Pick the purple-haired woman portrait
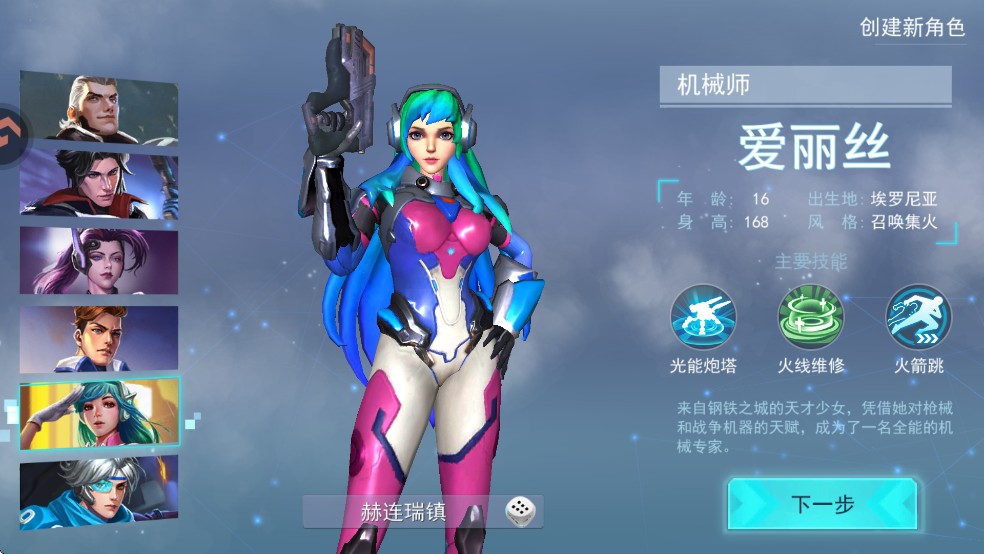The width and height of the screenshot is (984, 554). pyautogui.click(x=99, y=260)
